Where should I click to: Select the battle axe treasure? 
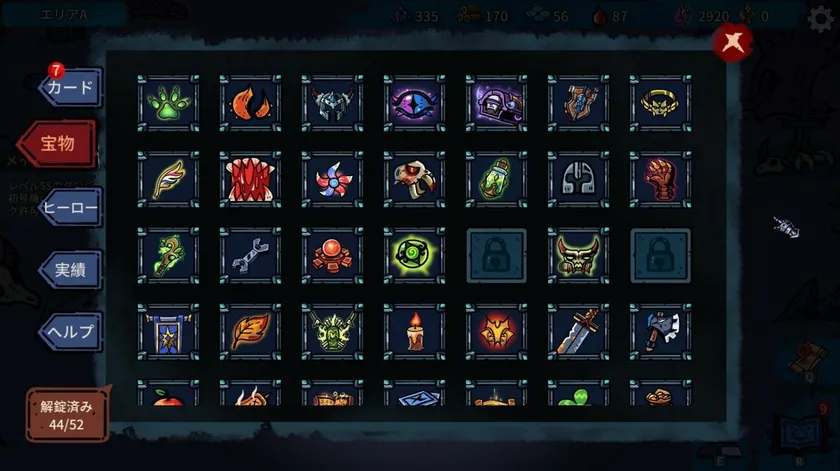(x=660, y=332)
